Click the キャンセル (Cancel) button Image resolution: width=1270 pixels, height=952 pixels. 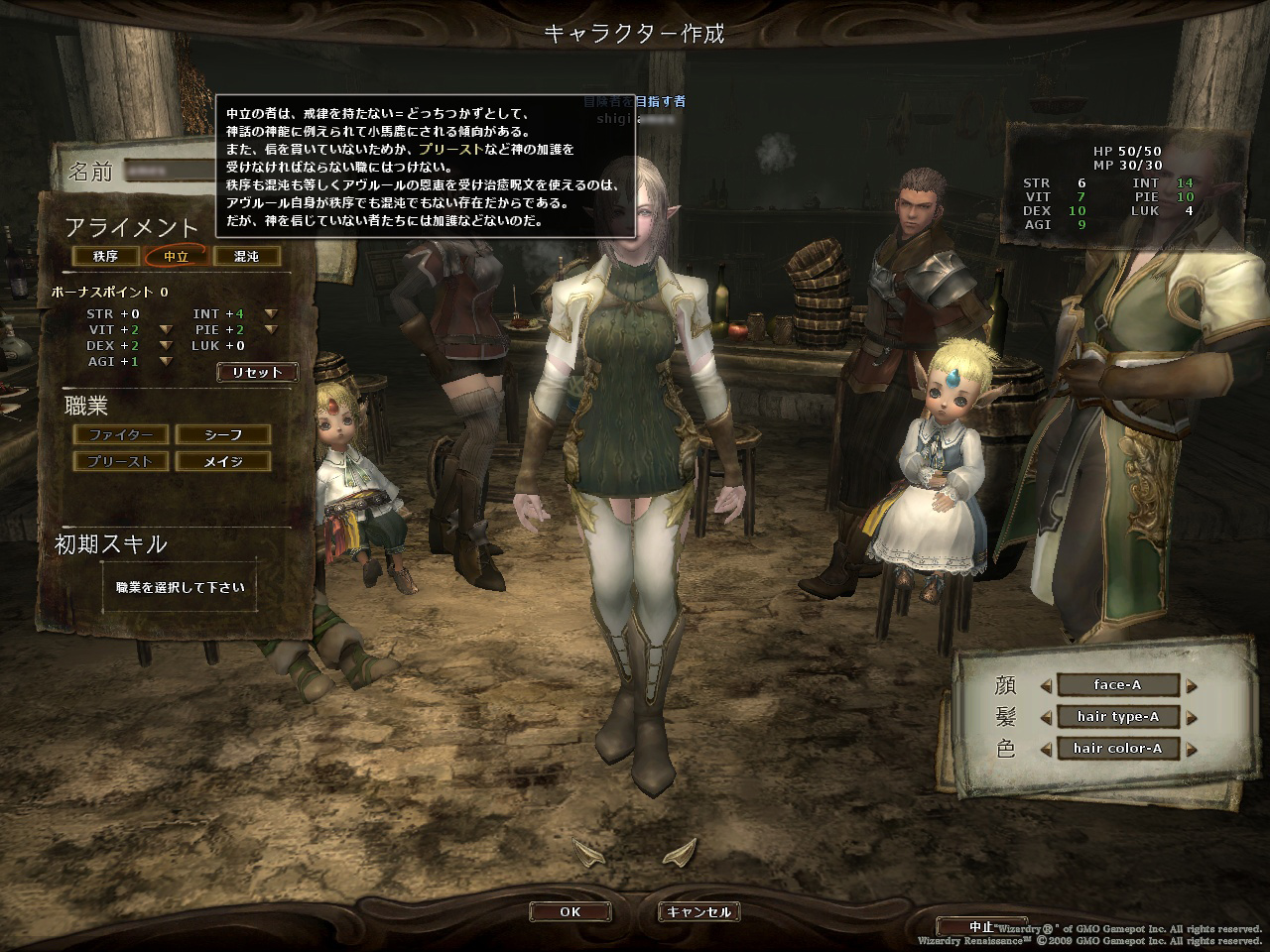(698, 912)
